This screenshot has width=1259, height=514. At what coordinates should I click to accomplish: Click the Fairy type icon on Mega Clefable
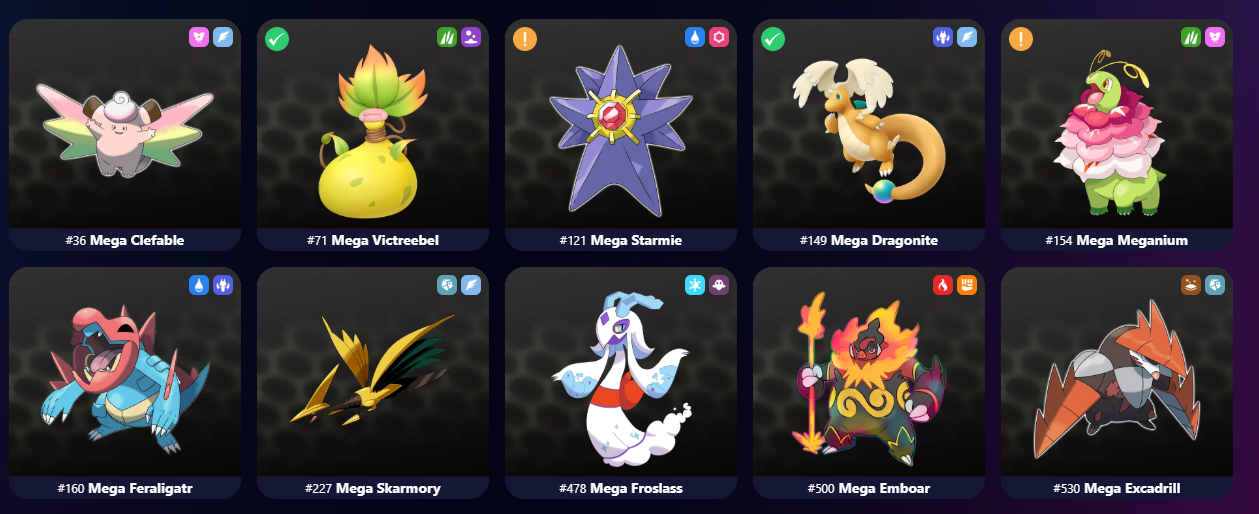tap(199, 37)
